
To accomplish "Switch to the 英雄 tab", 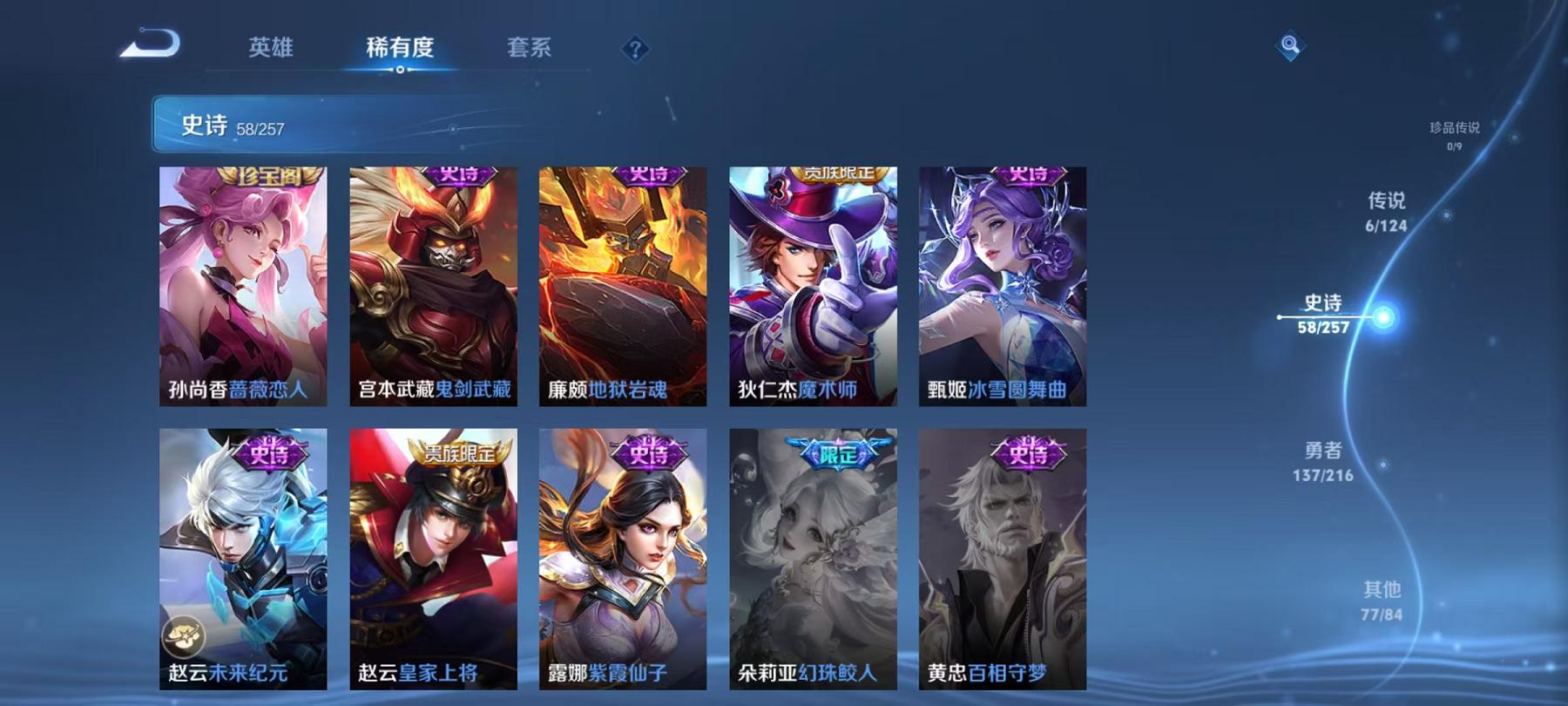I will click(271, 50).
